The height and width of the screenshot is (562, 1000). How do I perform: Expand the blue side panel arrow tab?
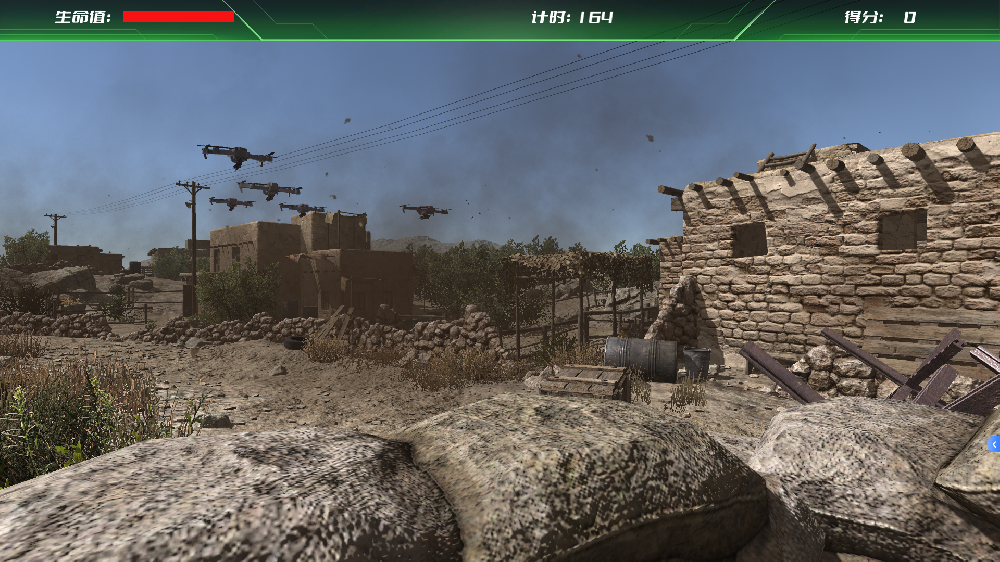(x=994, y=443)
